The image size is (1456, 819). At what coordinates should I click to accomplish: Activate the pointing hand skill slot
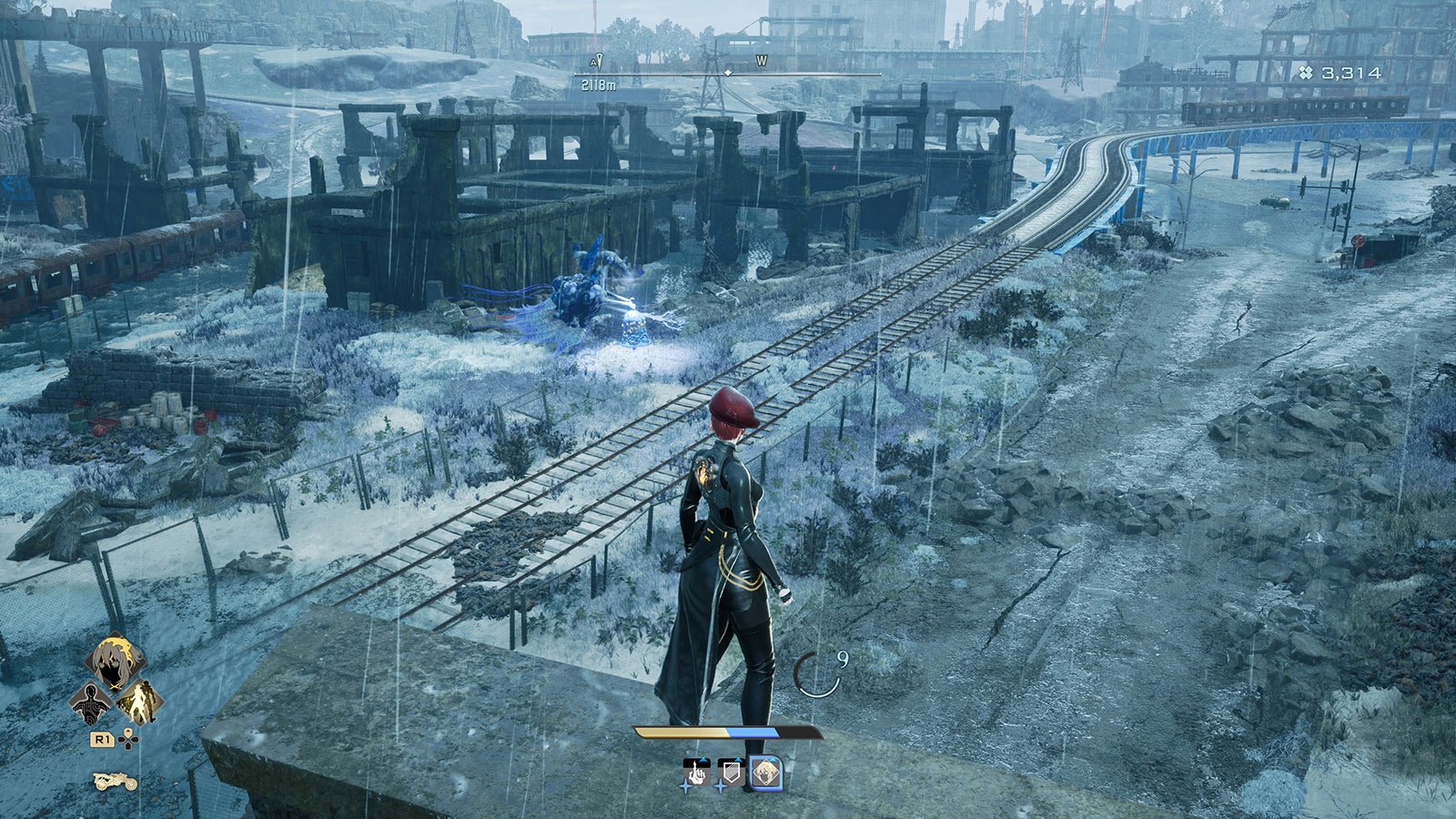click(x=696, y=773)
